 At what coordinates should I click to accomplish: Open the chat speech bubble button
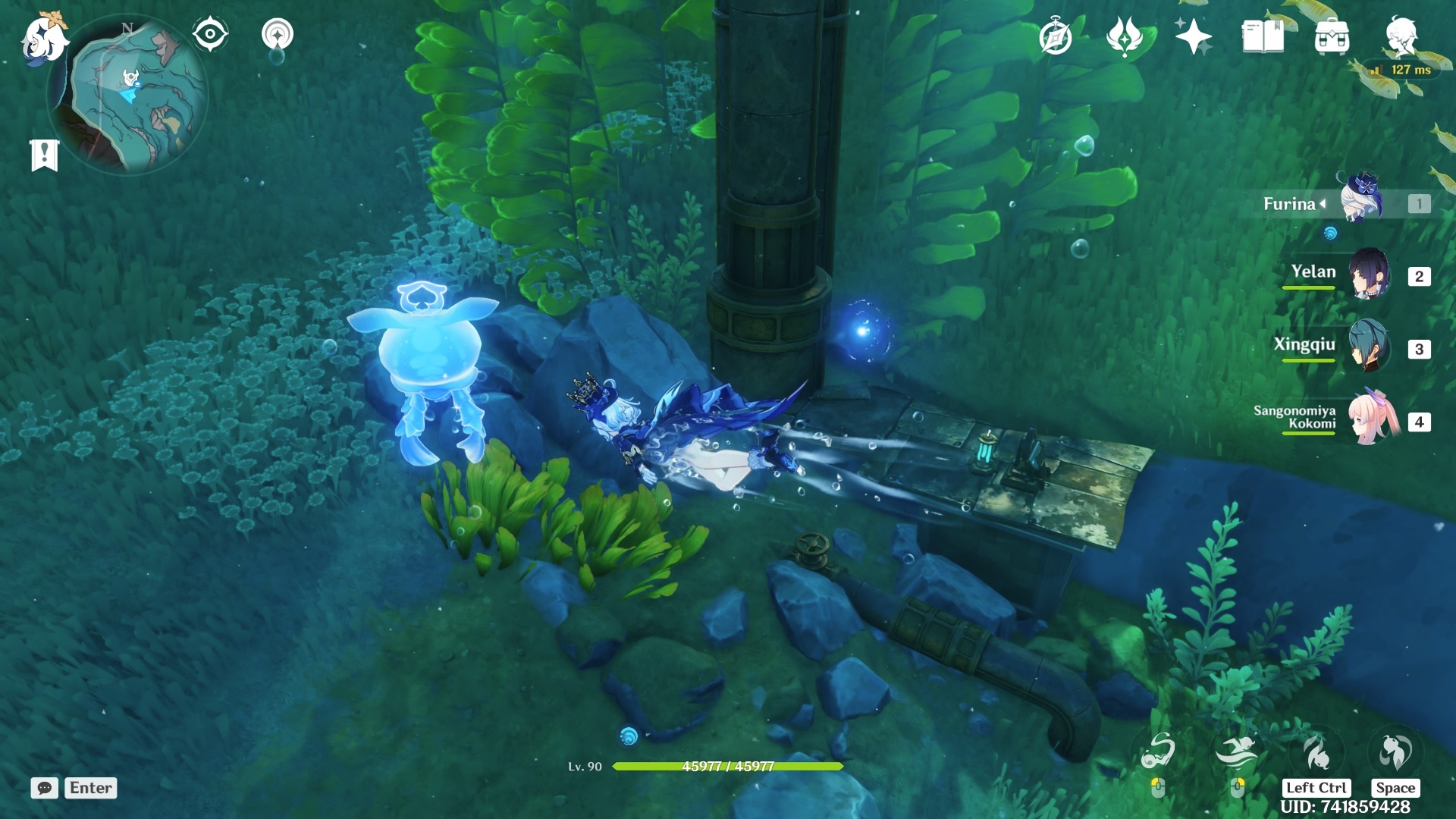pos(44,788)
